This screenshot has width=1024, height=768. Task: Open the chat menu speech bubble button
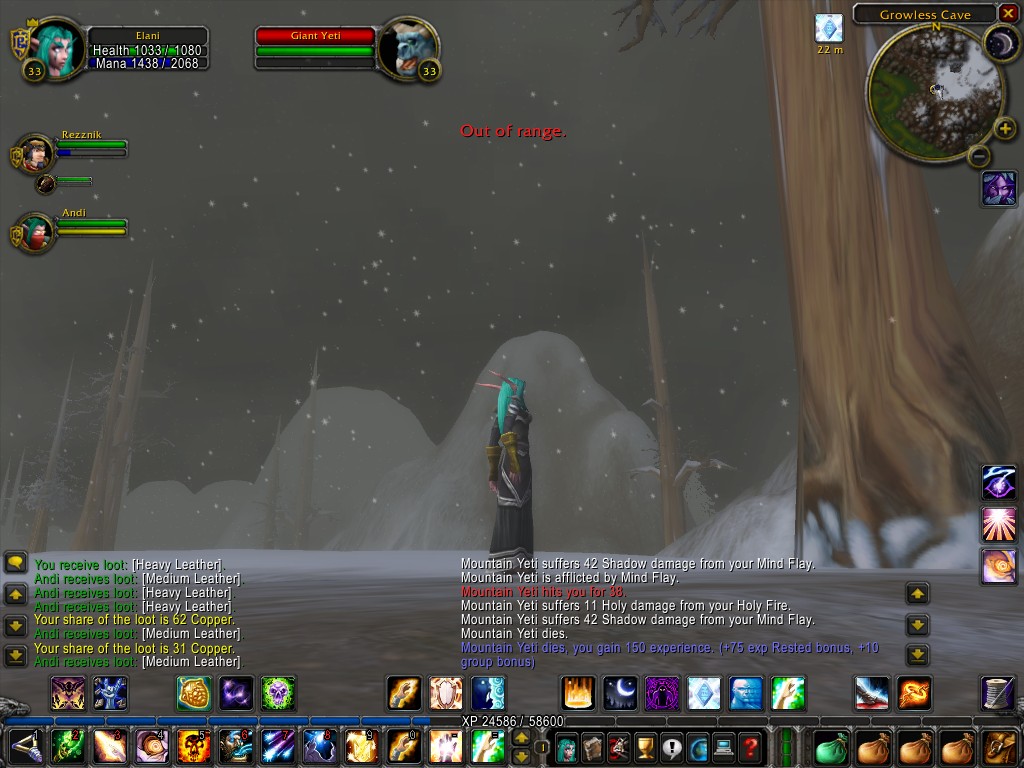pos(16,563)
